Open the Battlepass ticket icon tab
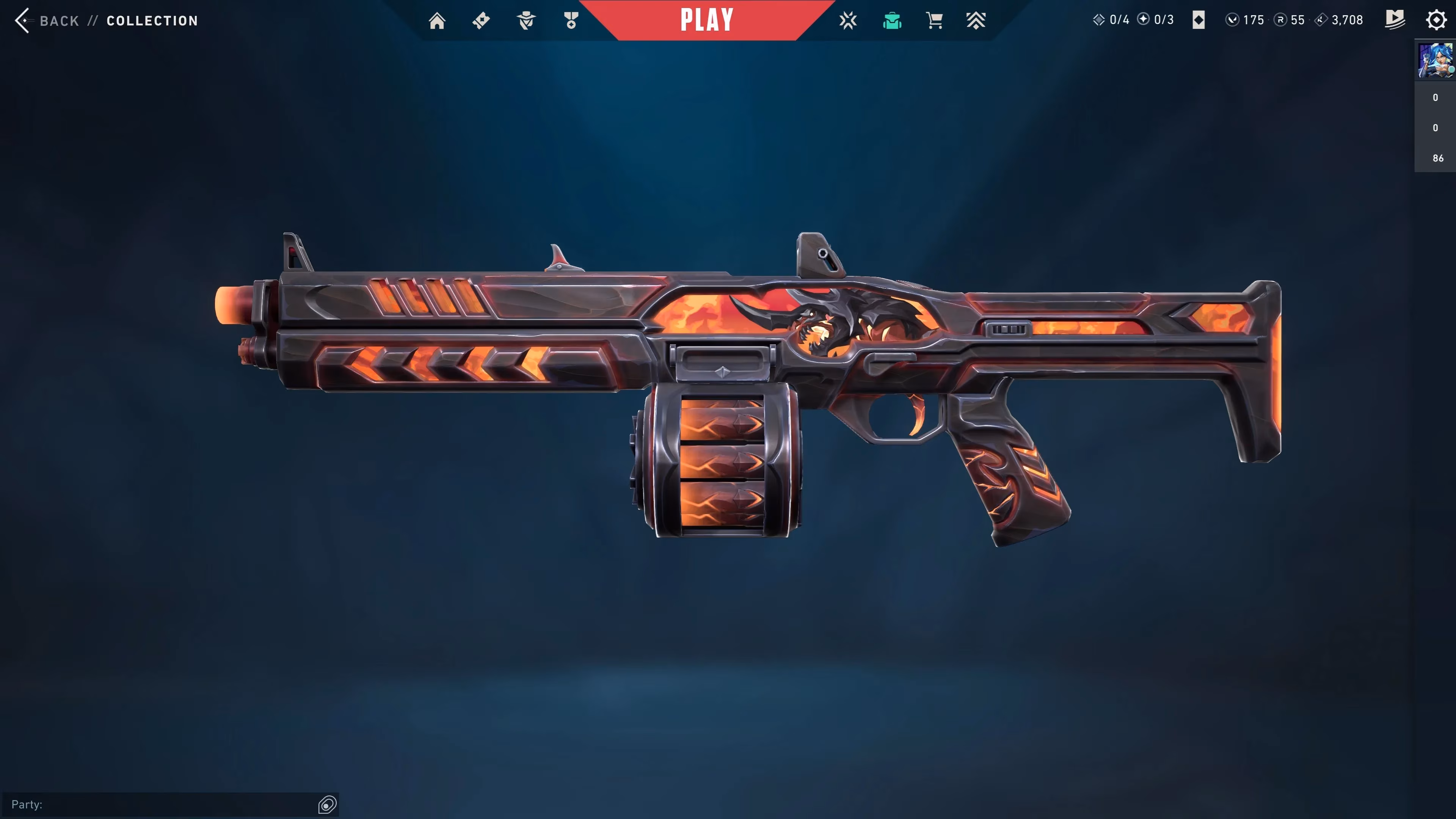This screenshot has width=1456, height=819. point(481,21)
